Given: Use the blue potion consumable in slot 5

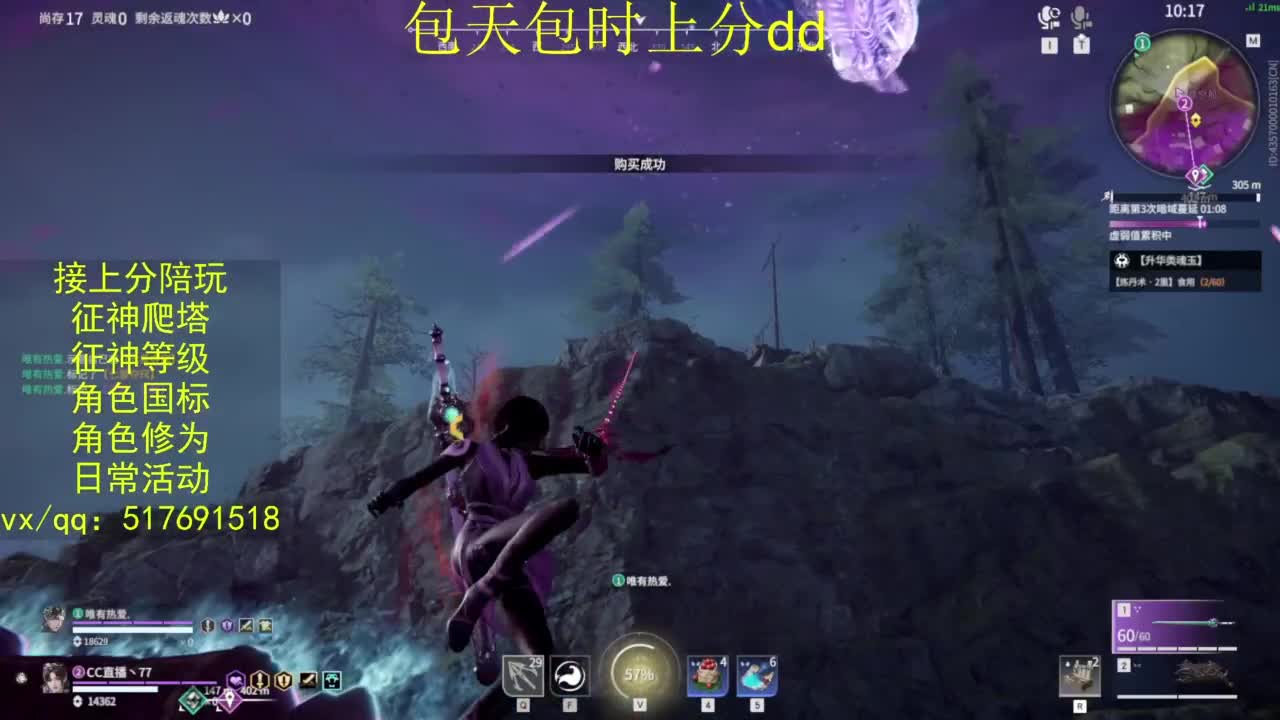Looking at the screenshot, I should [x=756, y=675].
